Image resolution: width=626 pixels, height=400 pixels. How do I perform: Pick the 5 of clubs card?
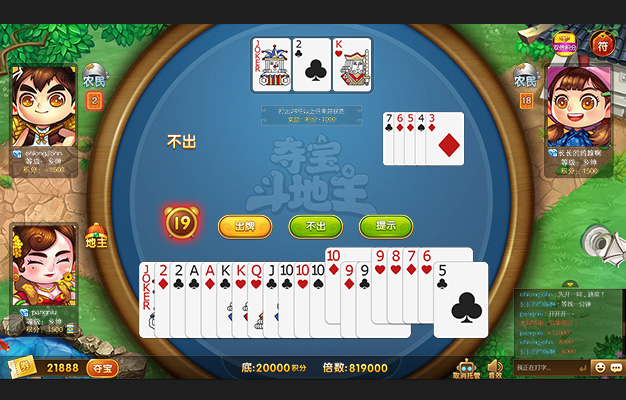click(461, 298)
